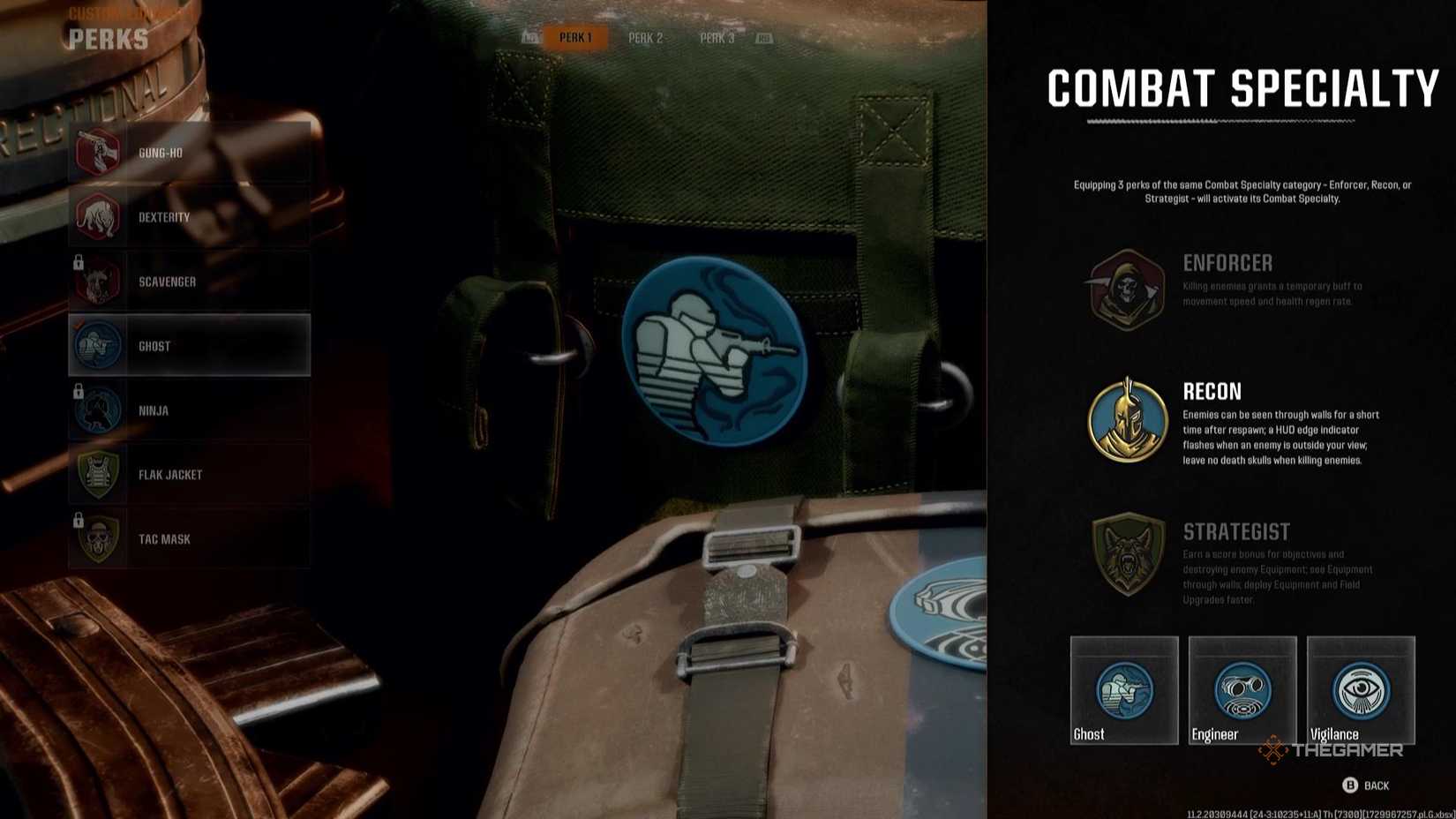Switch to the Perk 3 tab
This screenshot has width=1456, height=819.
pos(717,38)
